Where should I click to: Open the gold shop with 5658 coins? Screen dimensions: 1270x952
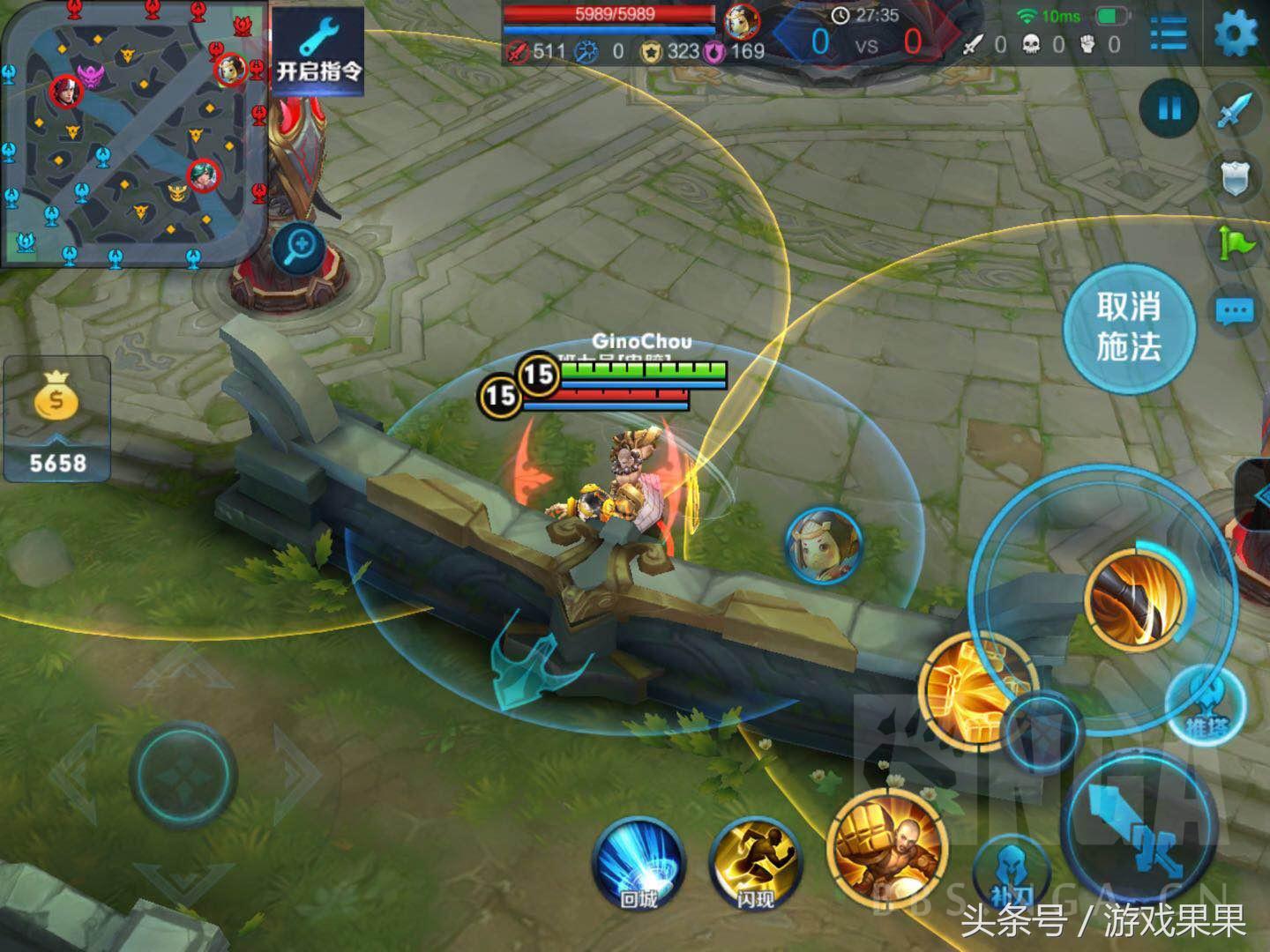(x=57, y=420)
